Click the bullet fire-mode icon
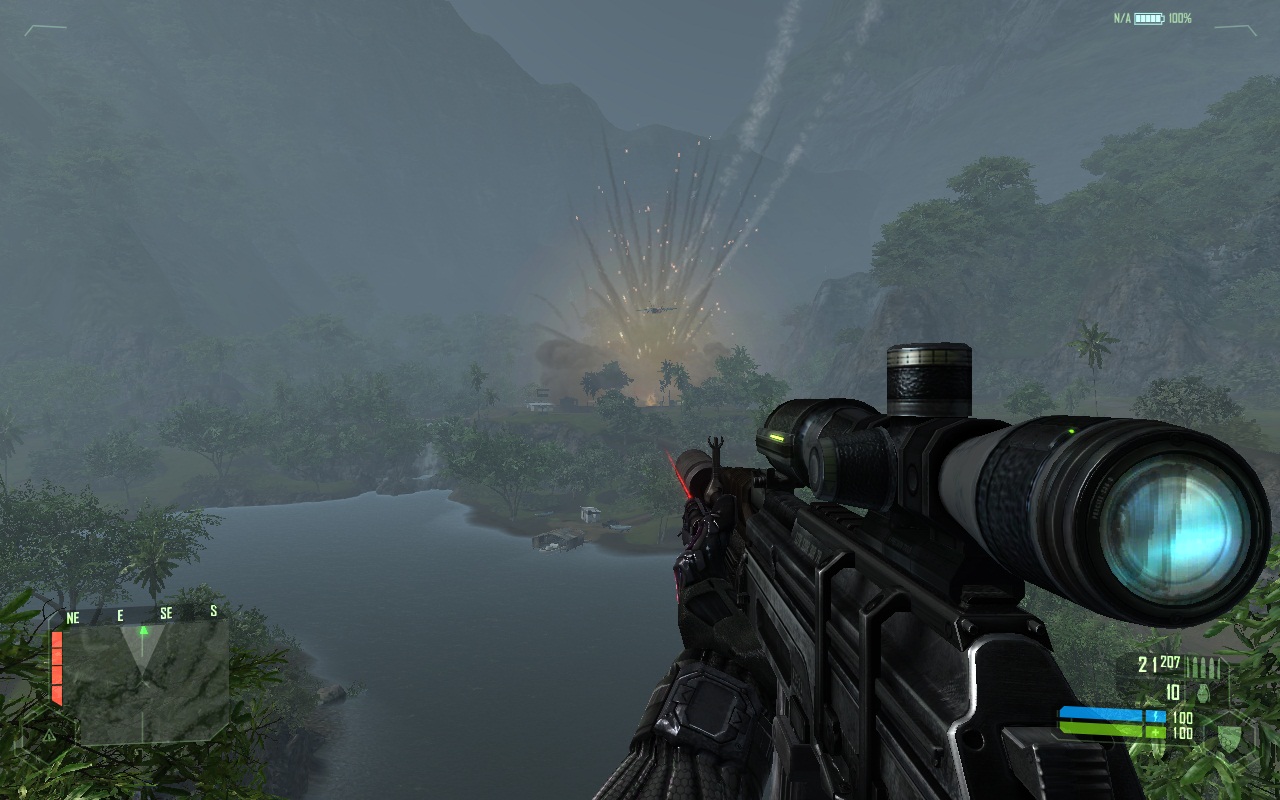1280x800 pixels. tap(1202, 668)
